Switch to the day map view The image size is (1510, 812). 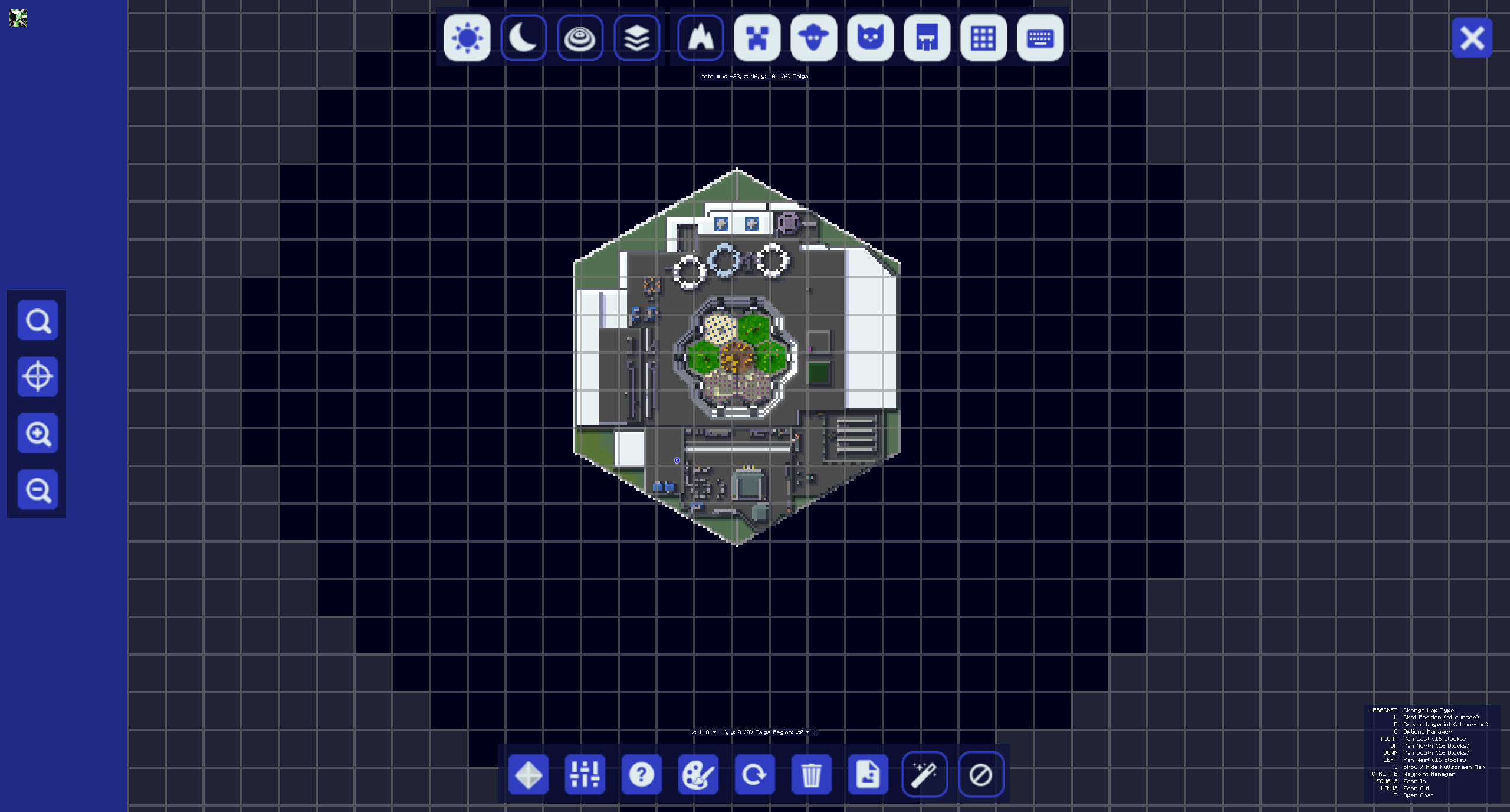point(467,38)
